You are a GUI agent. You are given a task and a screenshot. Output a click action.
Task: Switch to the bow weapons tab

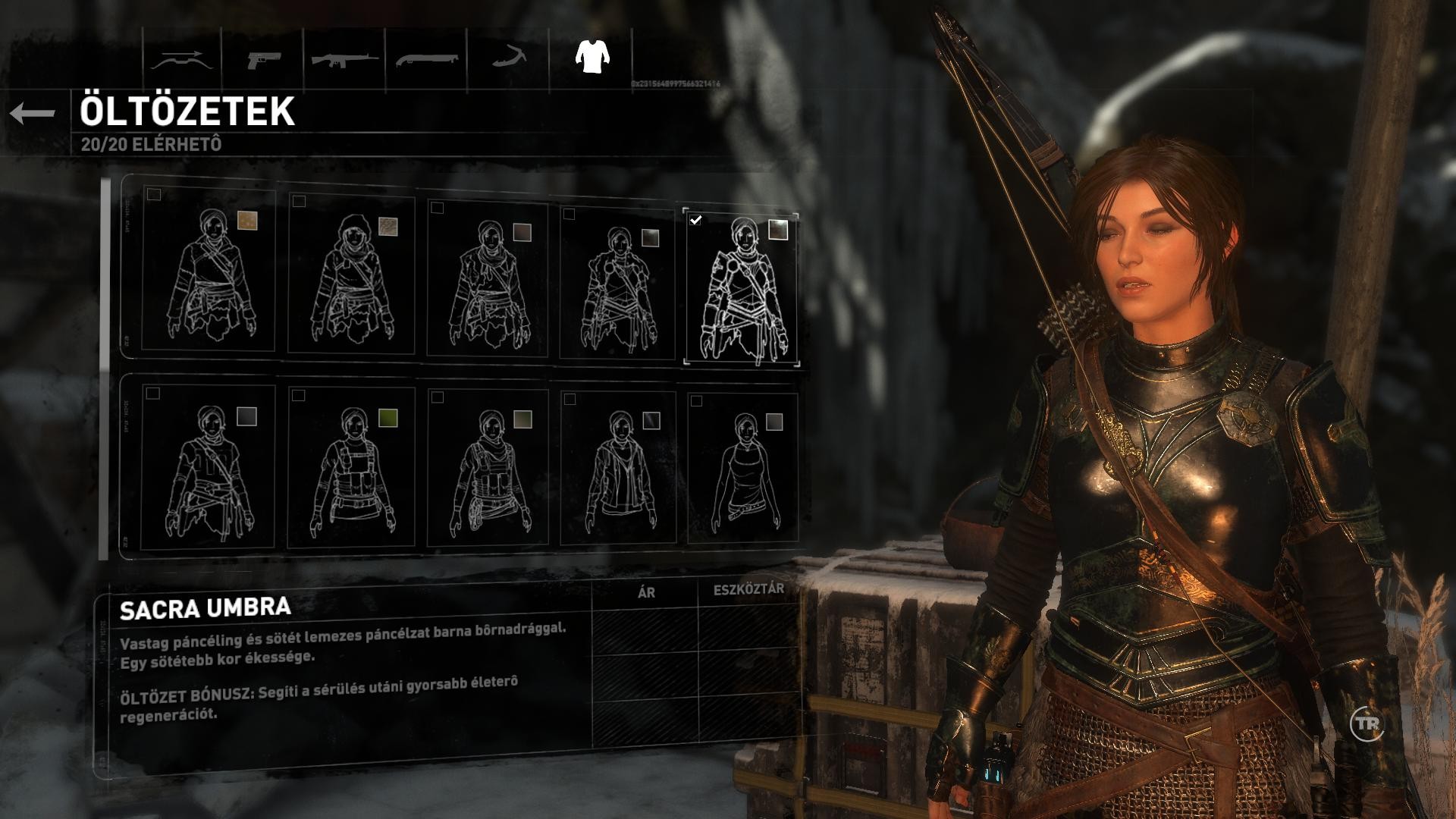tap(178, 60)
